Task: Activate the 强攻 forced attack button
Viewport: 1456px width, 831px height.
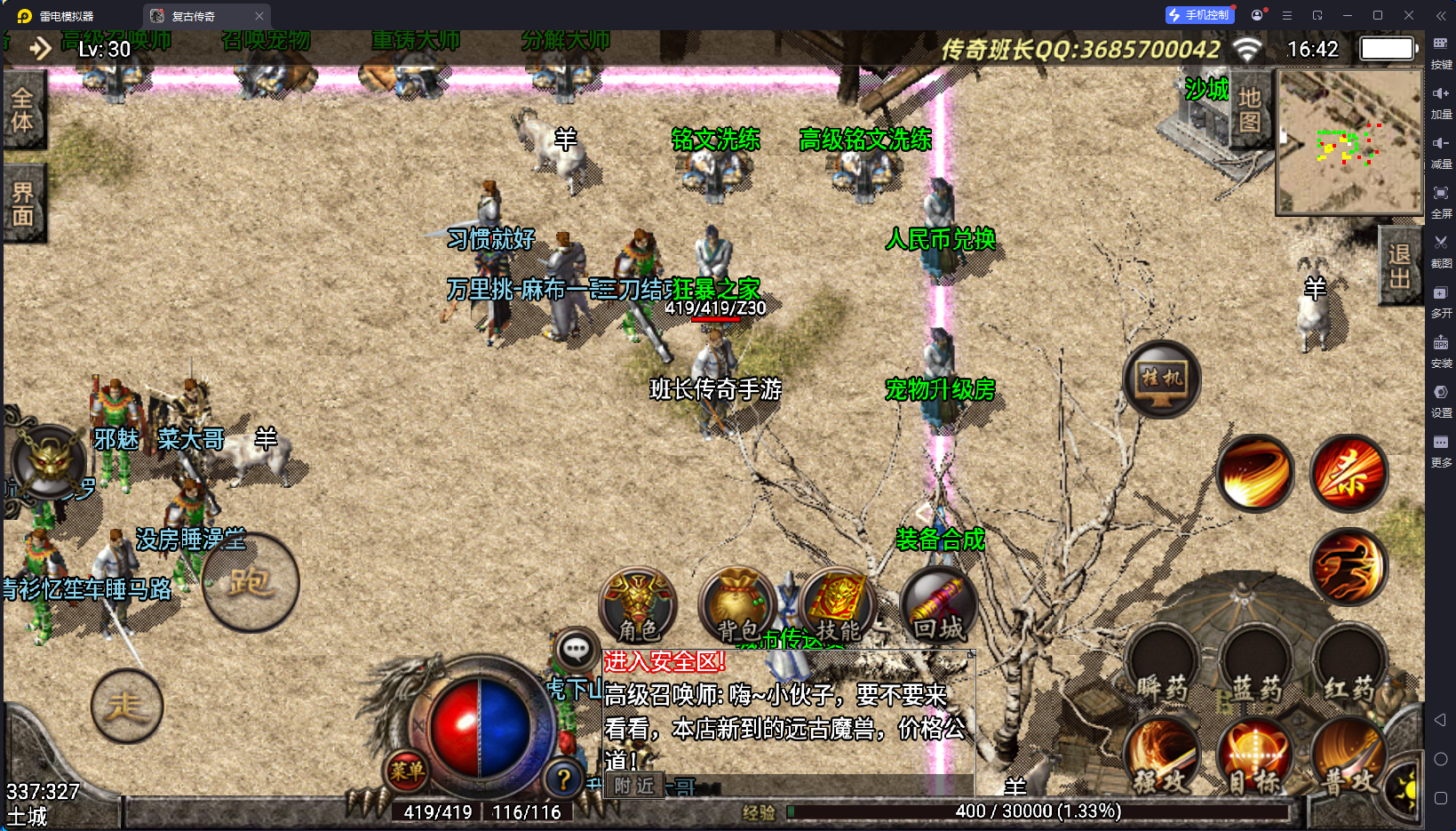Action: 1161,757
